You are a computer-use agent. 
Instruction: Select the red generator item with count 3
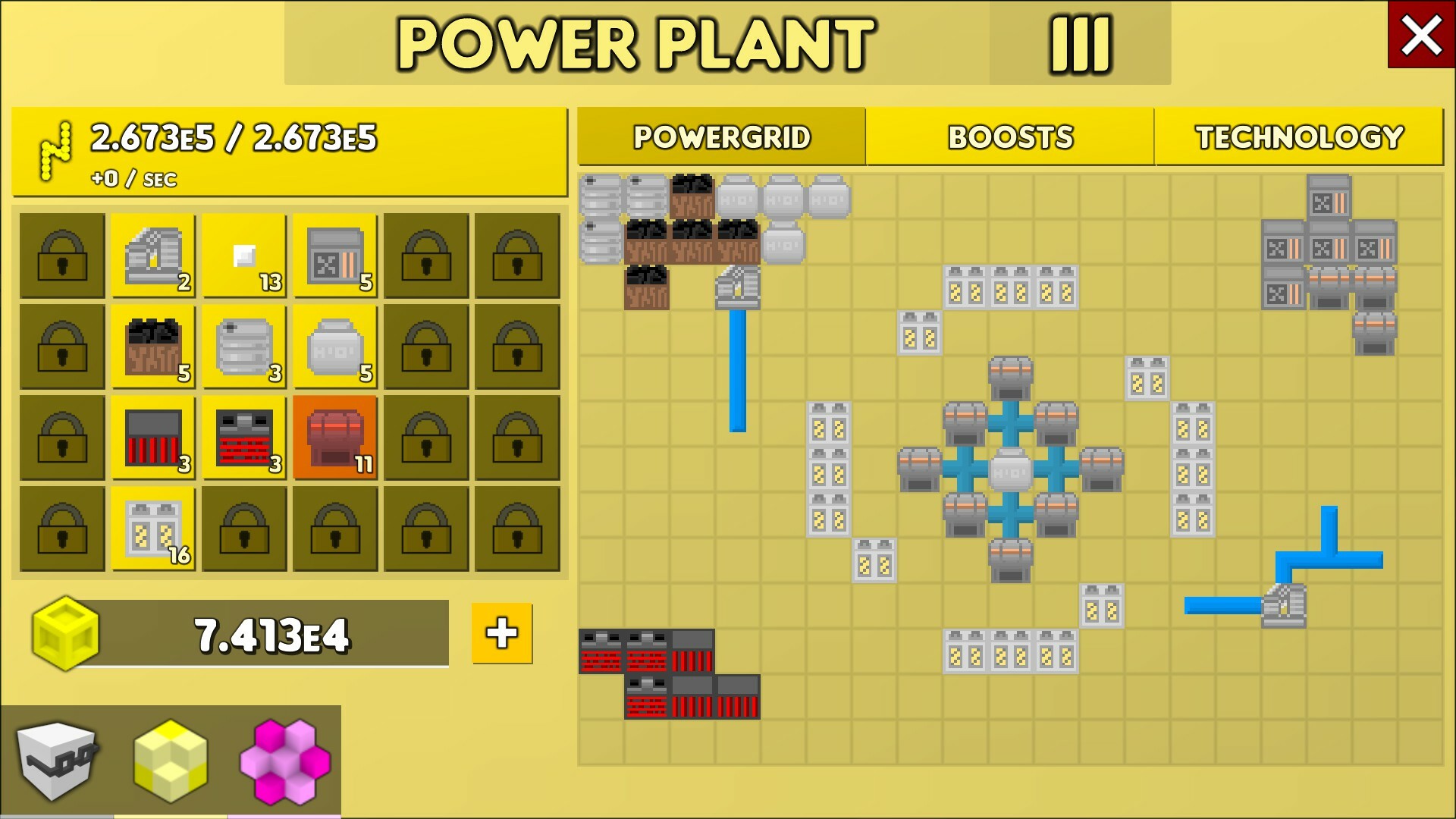(x=153, y=438)
